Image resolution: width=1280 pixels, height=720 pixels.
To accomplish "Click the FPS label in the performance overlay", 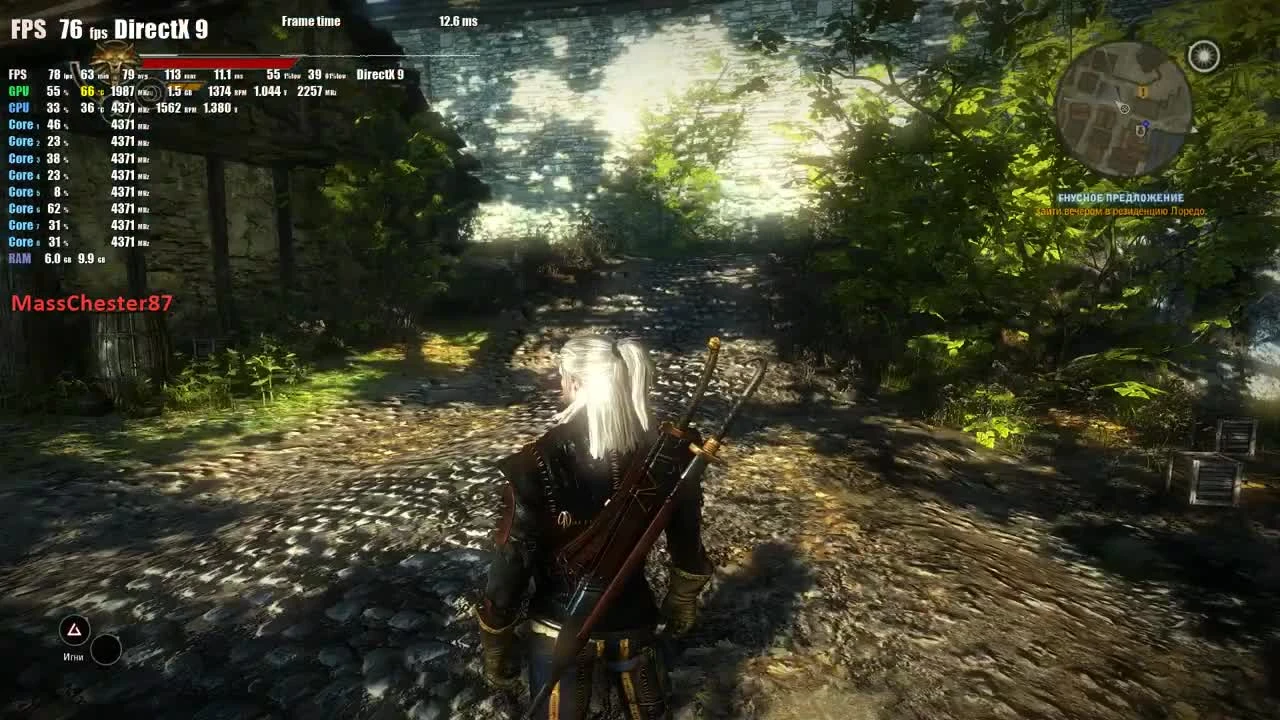I will coord(14,73).
